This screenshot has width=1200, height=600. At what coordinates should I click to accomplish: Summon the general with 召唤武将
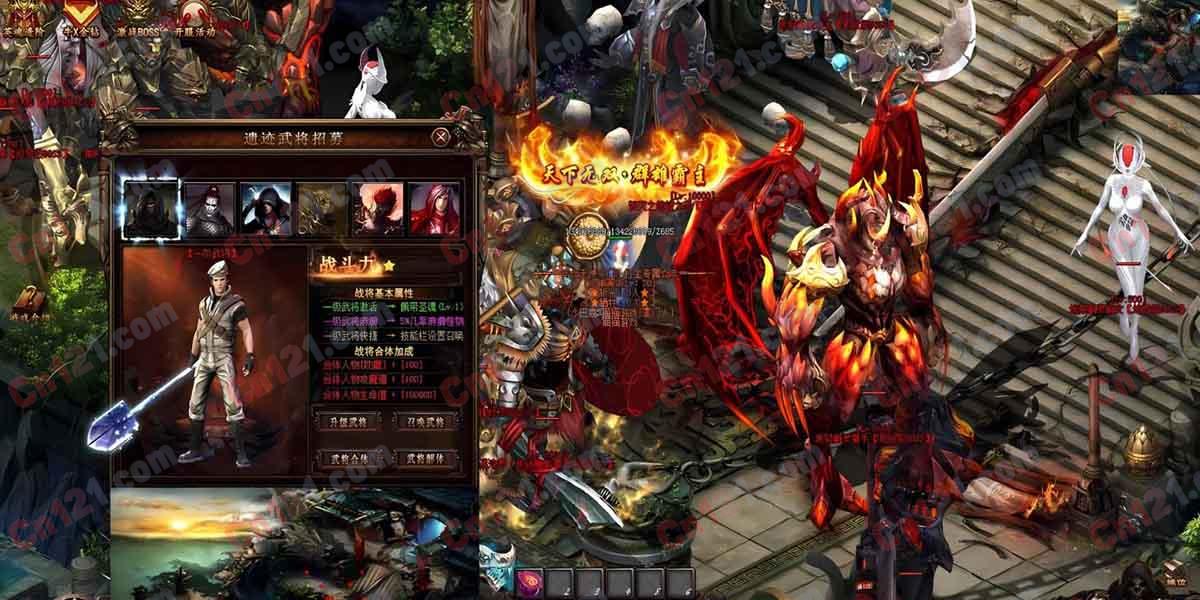point(426,421)
